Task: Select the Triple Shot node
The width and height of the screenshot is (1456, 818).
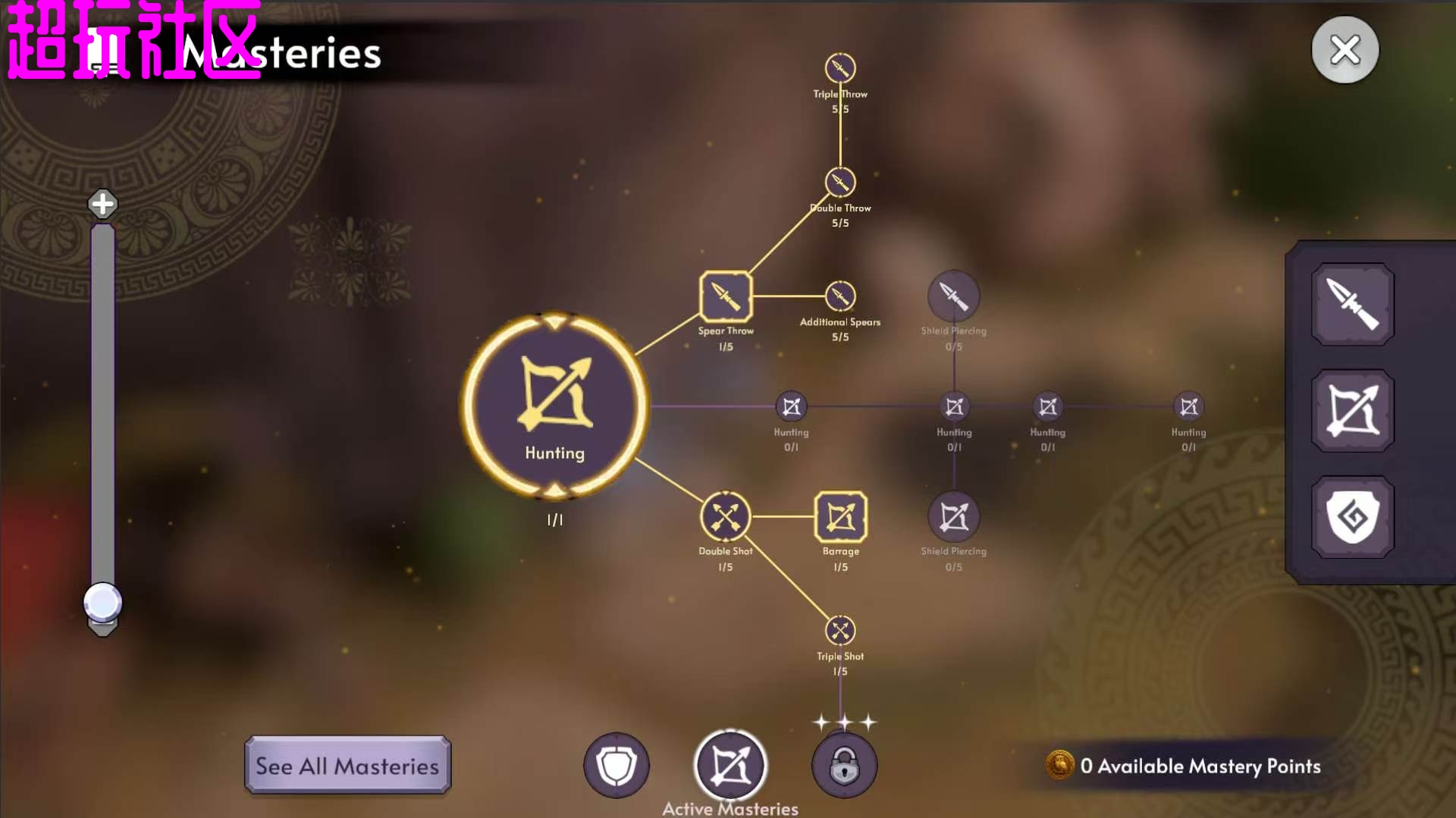Action: 840,631
